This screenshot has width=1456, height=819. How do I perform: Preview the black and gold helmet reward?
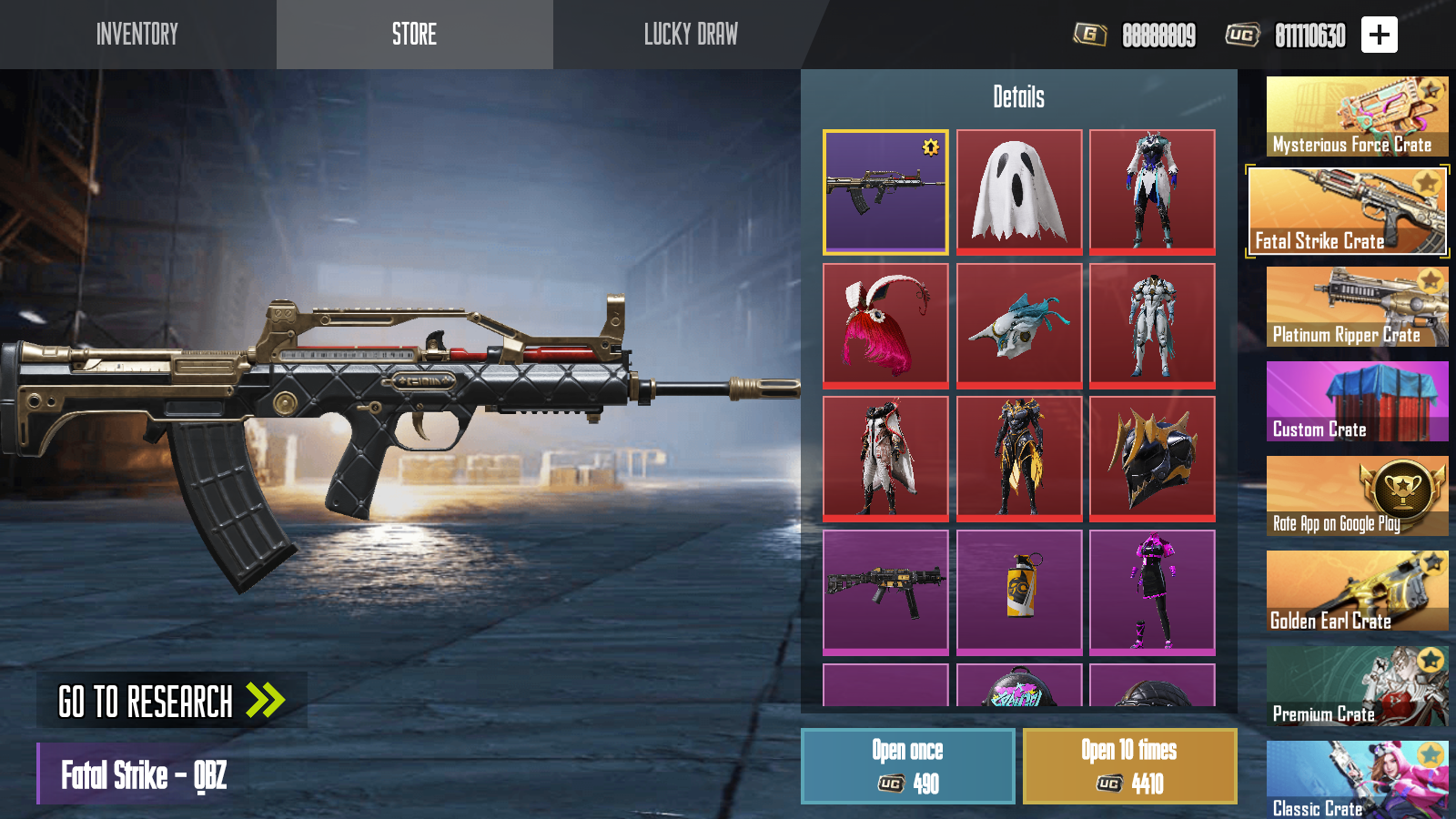1152,459
